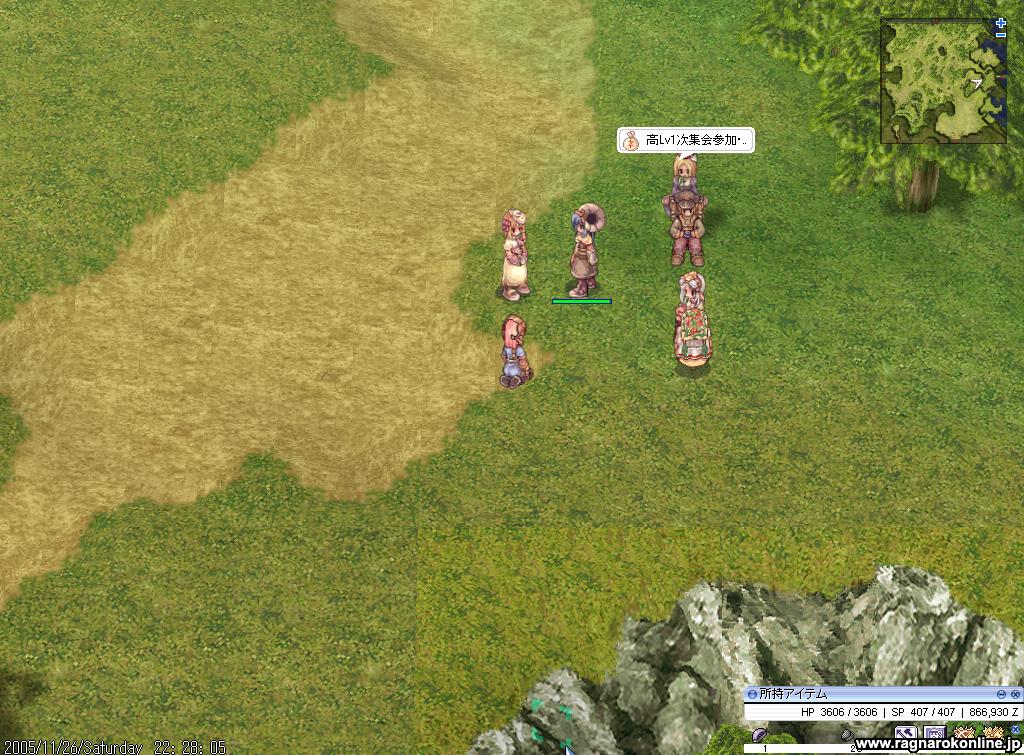Zoom in the minimap with plus button
Image resolution: width=1024 pixels, height=755 pixels.
click(1001, 22)
